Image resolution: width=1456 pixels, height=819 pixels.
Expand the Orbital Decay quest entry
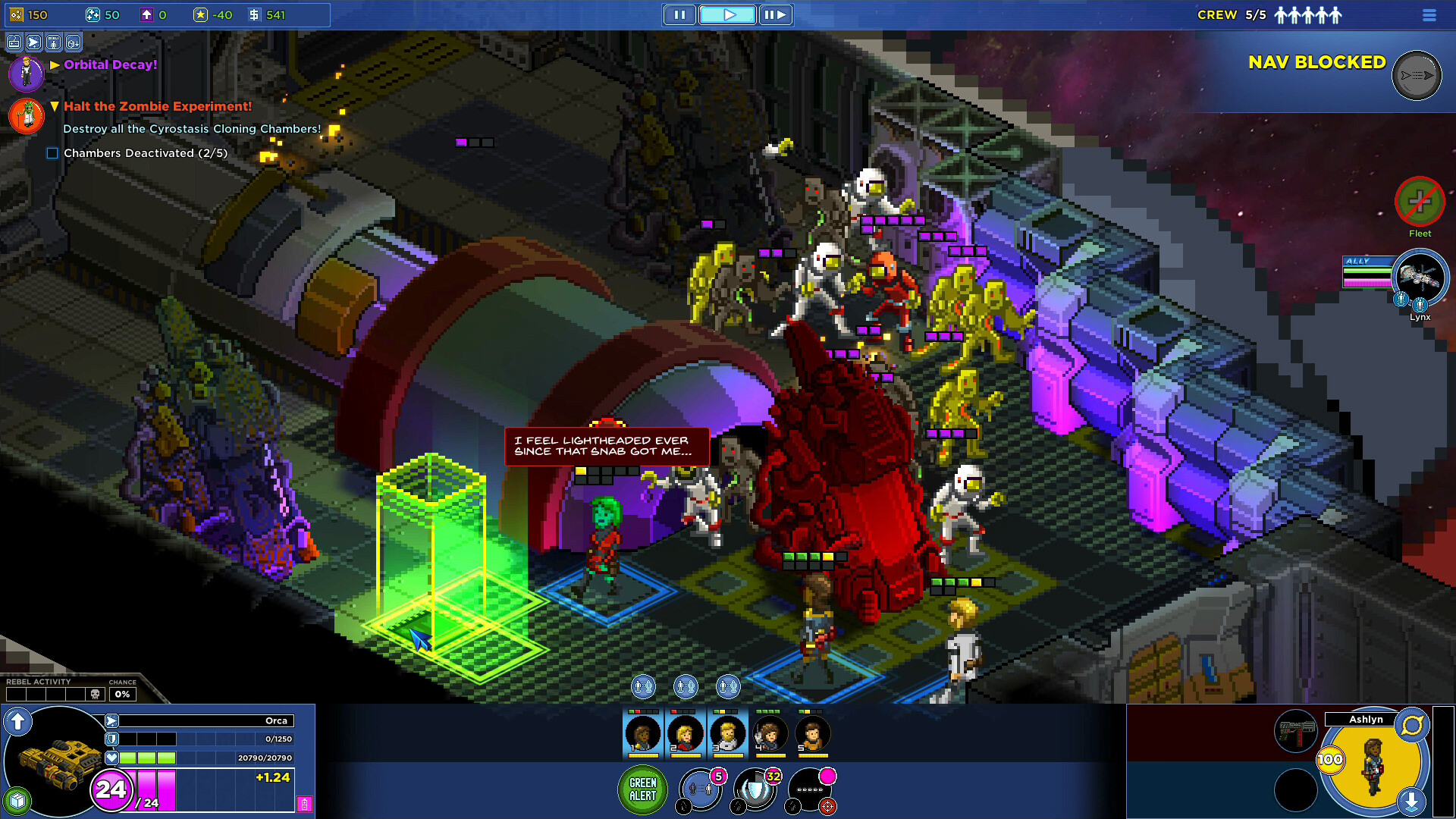point(53,64)
